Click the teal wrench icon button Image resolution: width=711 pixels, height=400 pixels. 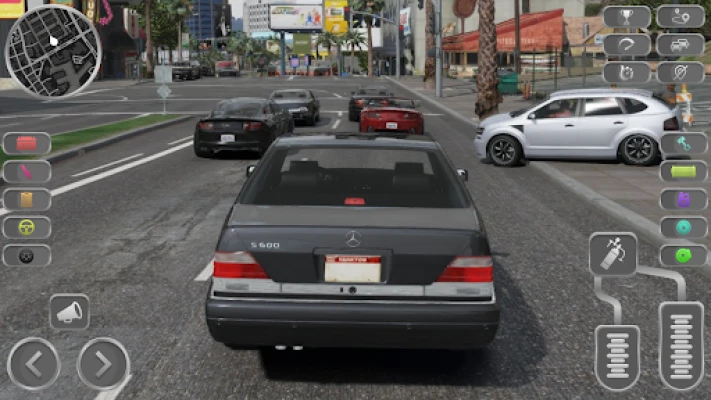click(683, 144)
